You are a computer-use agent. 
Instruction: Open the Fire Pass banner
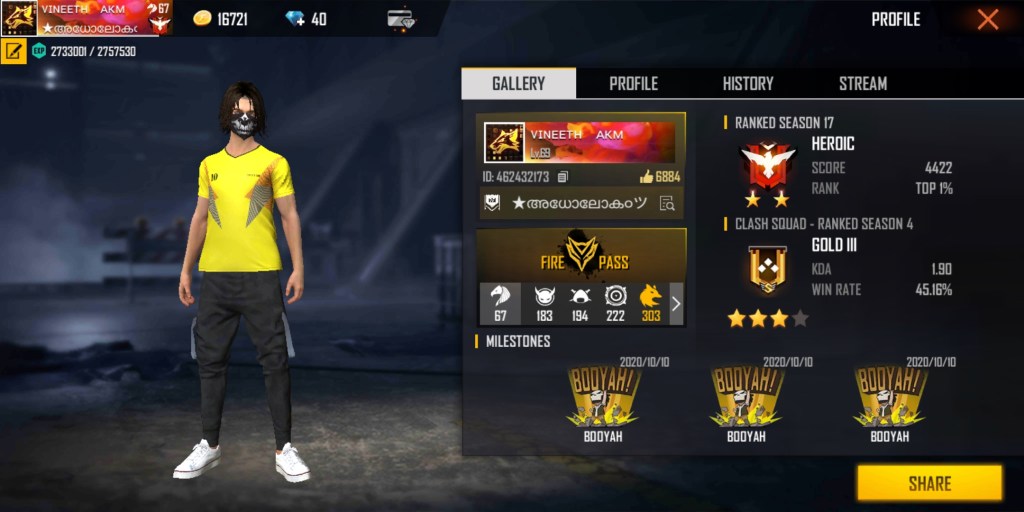pyautogui.click(x=581, y=254)
